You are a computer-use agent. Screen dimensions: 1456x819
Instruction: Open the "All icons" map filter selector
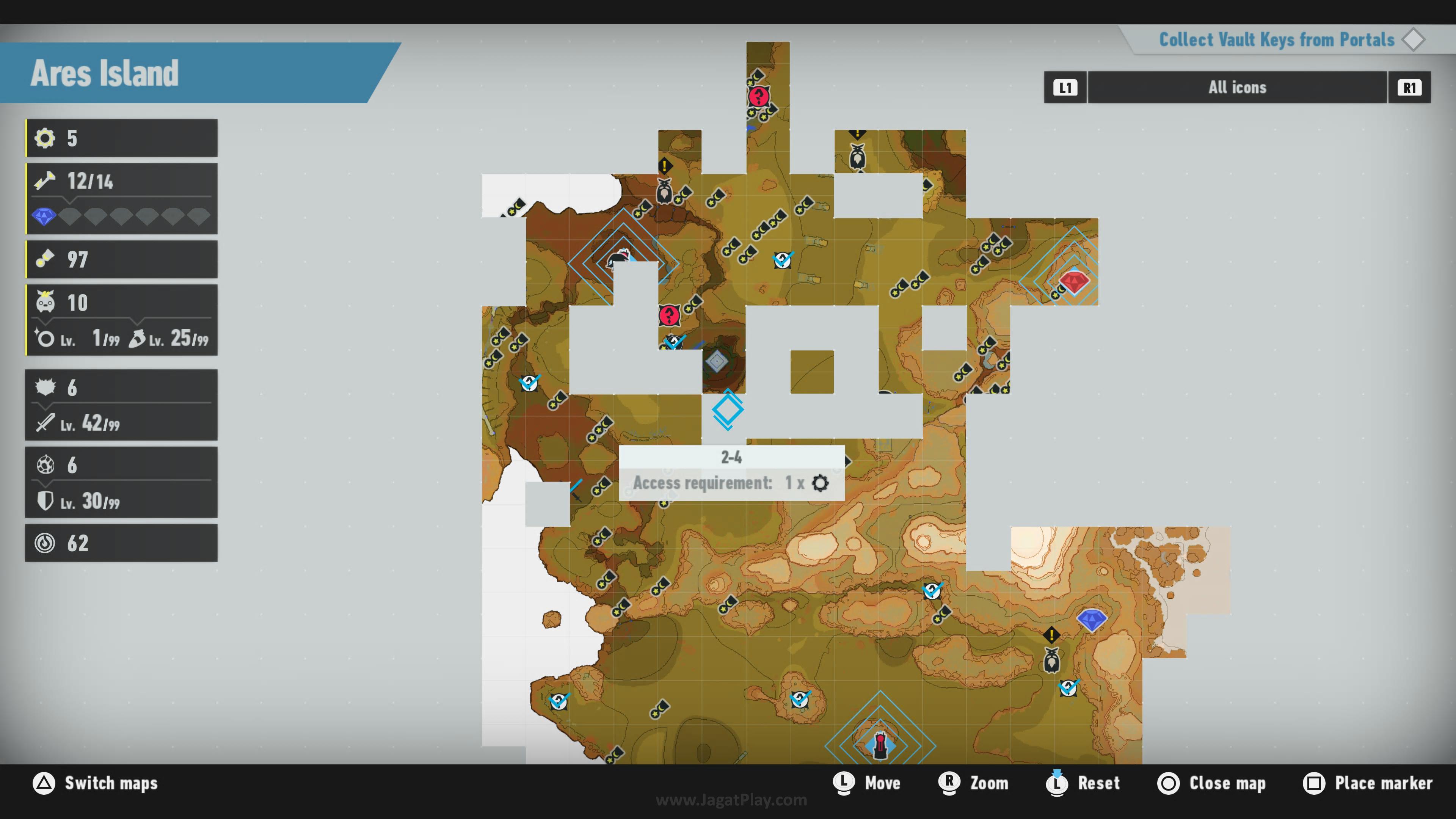[x=1237, y=88]
